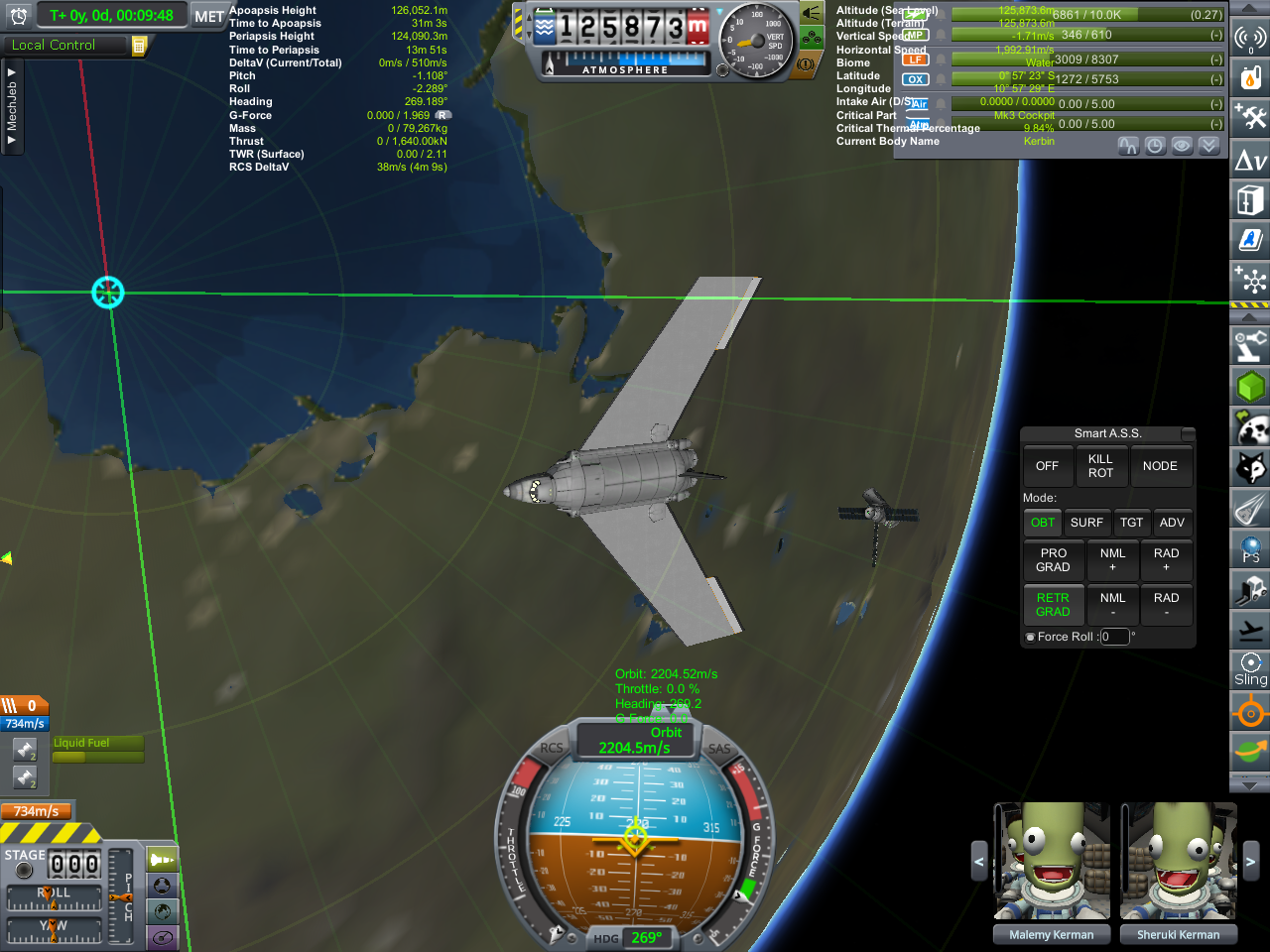Open the fuel canister resources panel
Viewport: 1270px width, 952px height.
1250,76
